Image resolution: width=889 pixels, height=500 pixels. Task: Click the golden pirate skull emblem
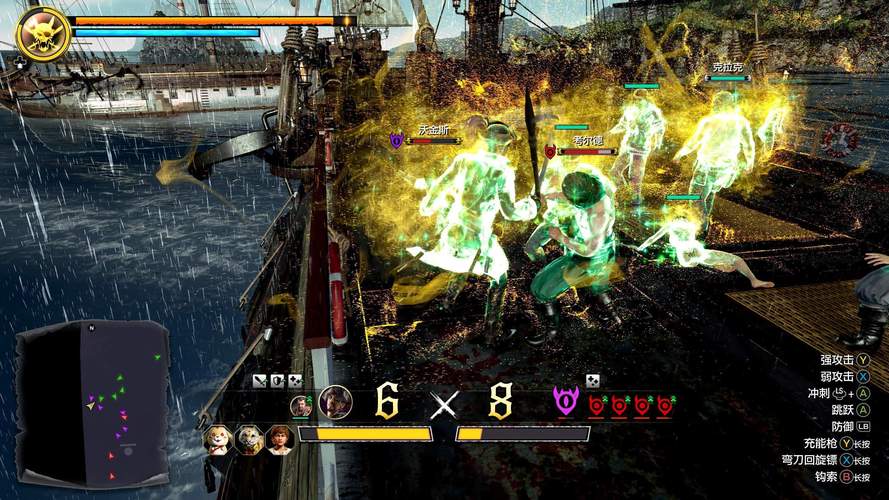43,33
